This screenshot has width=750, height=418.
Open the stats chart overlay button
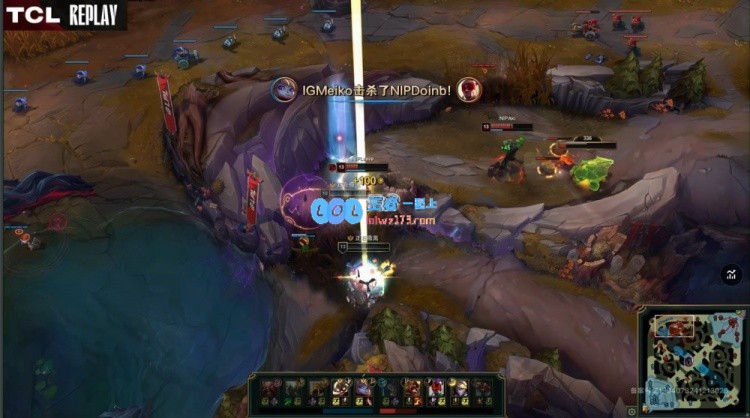(732, 274)
